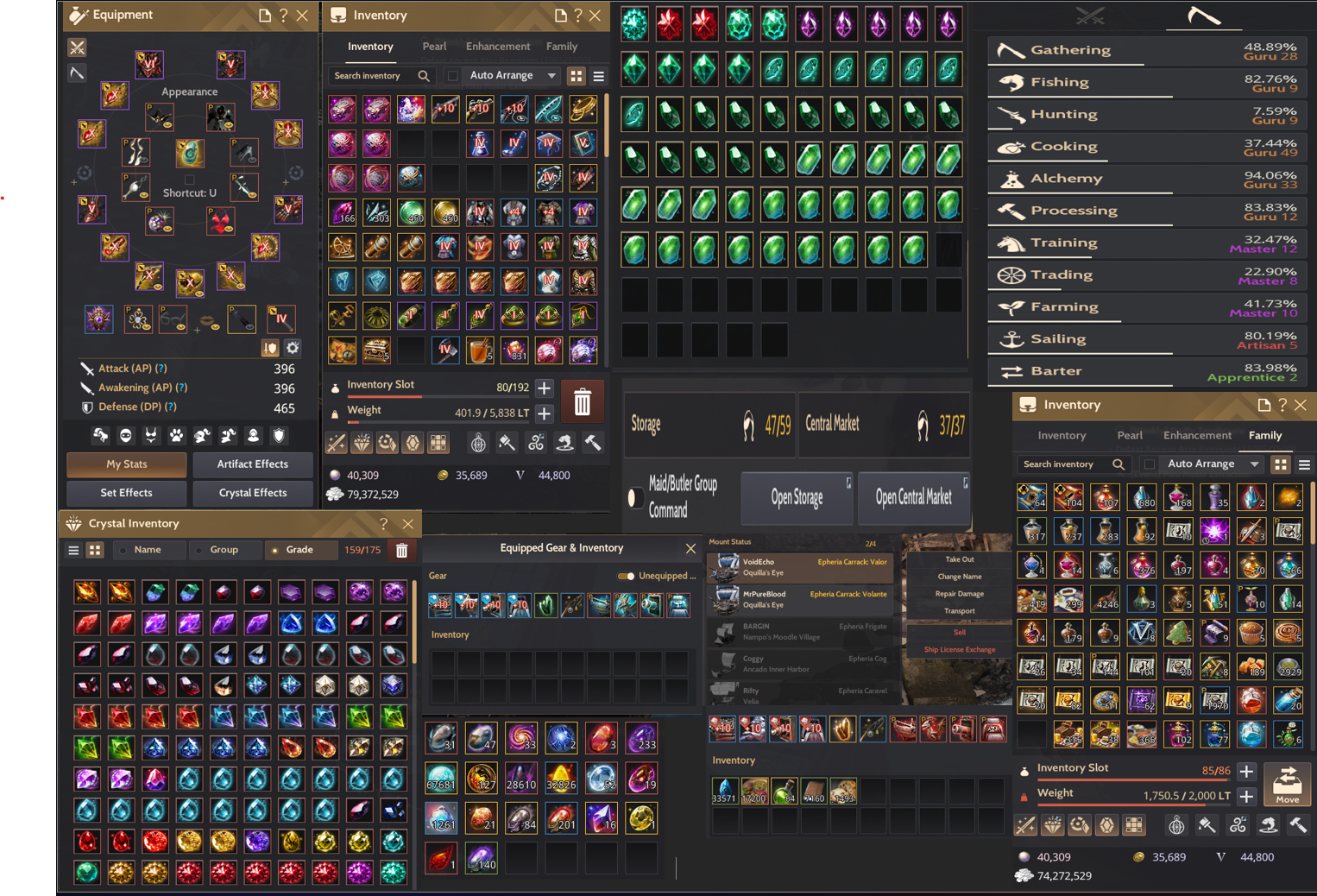Select the repair hammer icon in the Inventory toolbar
This screenshot has width=1317, height=896.
point(593,442)
